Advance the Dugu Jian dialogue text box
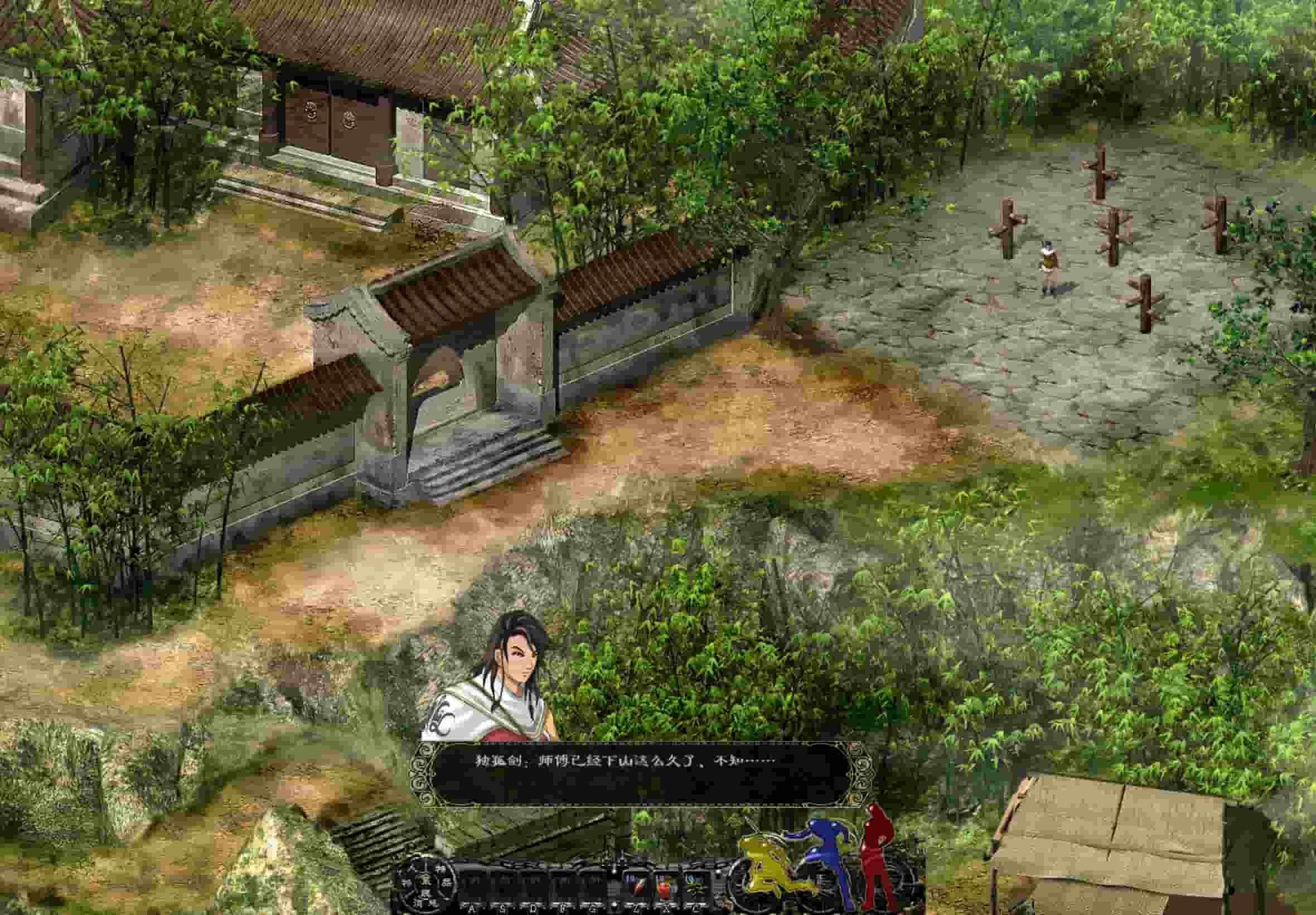This screenshot has height=915, width=1316. coord(641,773)
